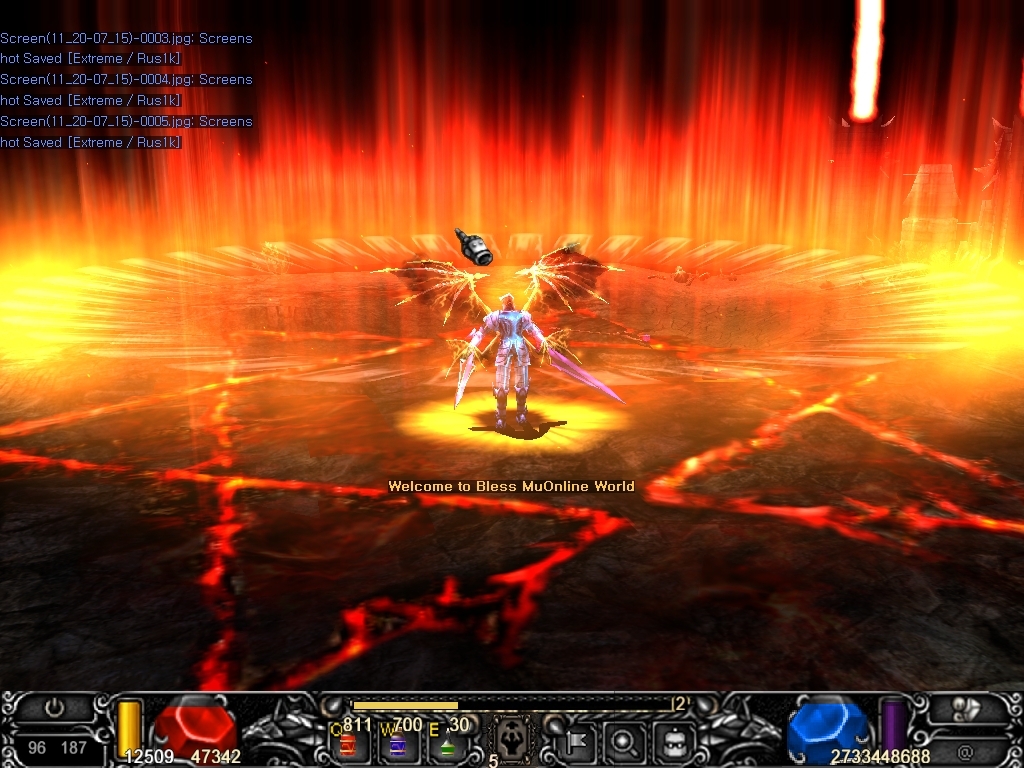This screenshot has width=1024, height=768.
Task: Use the red health potion slot
Action: tap(348, 745)
